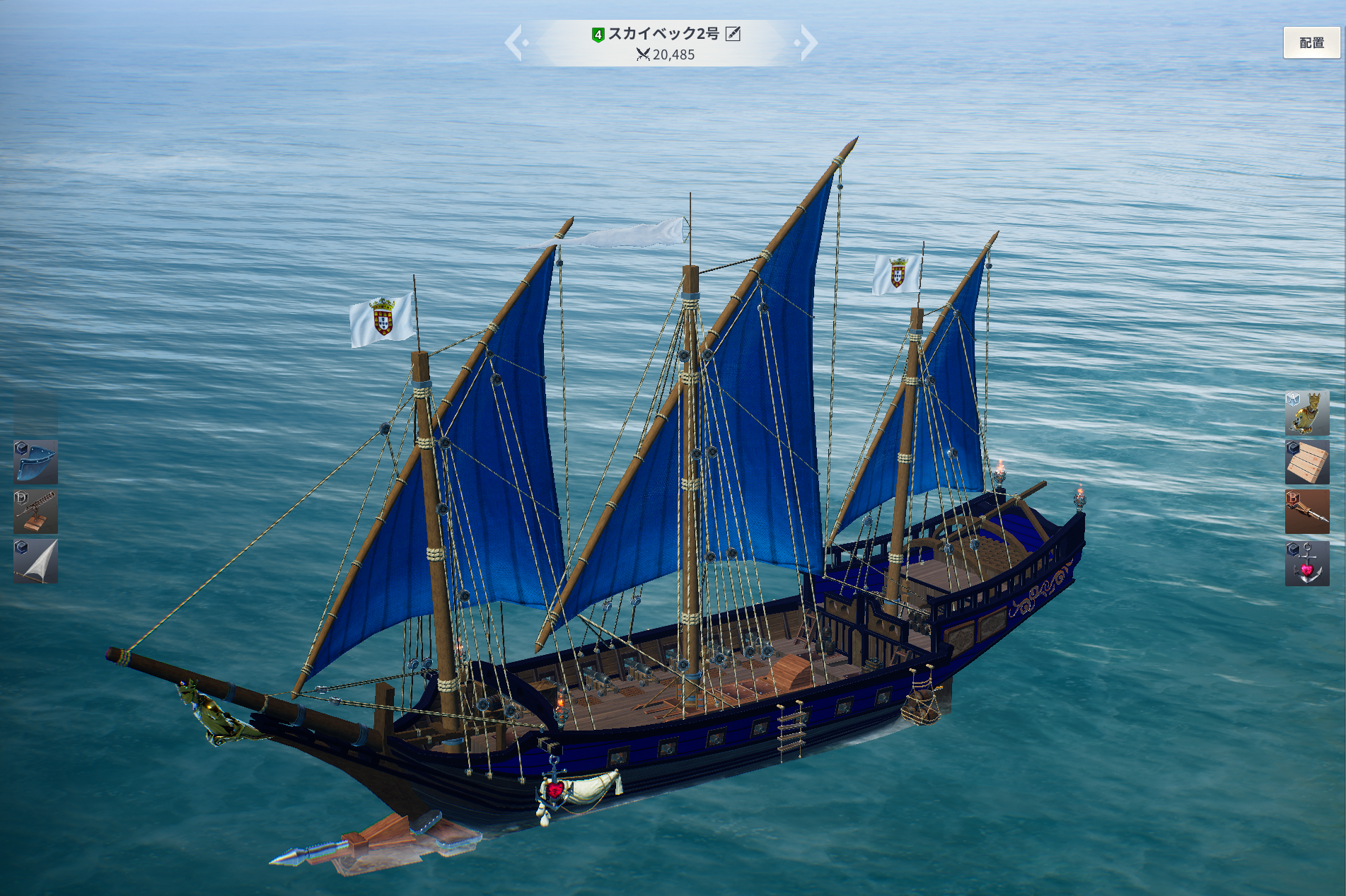The width and height of the screenshot is (1346, 896).
Task: Click the 配置 button
Action: [x=1311, y=42]
